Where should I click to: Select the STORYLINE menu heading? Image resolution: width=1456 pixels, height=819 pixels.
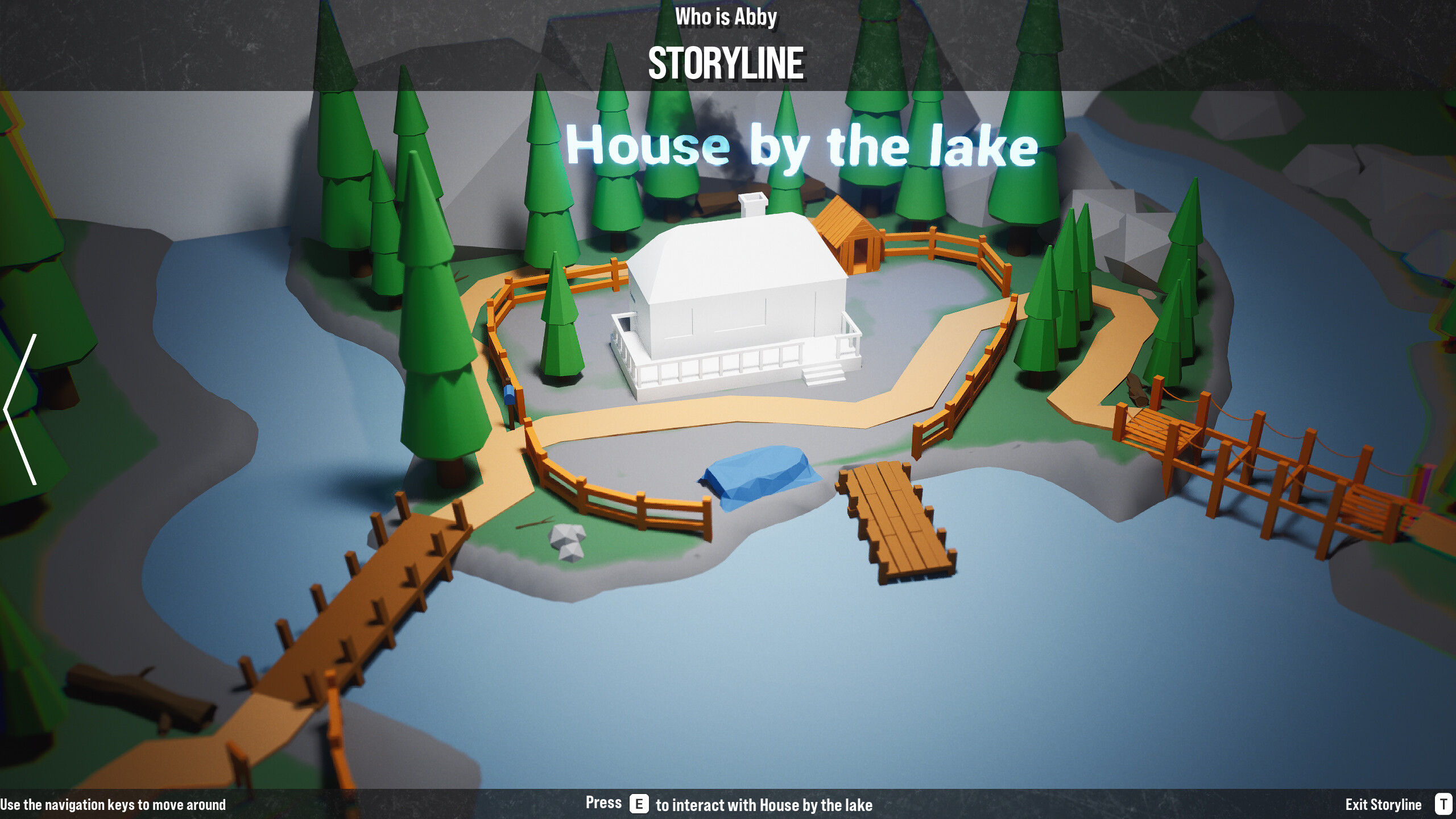click(728, 61)
